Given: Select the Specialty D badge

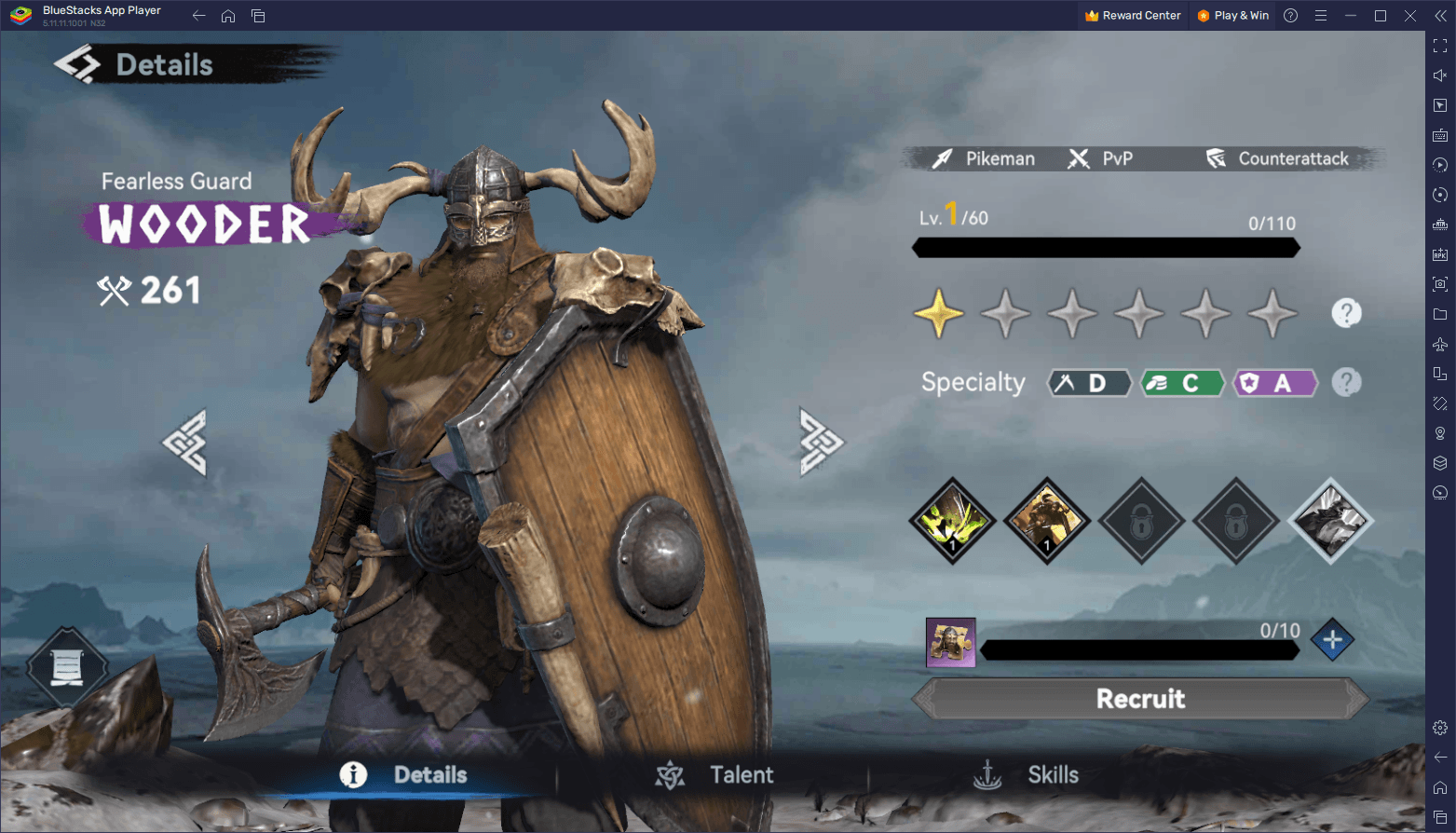Looking at the screenshot, I should click(x=1088, y=383).
